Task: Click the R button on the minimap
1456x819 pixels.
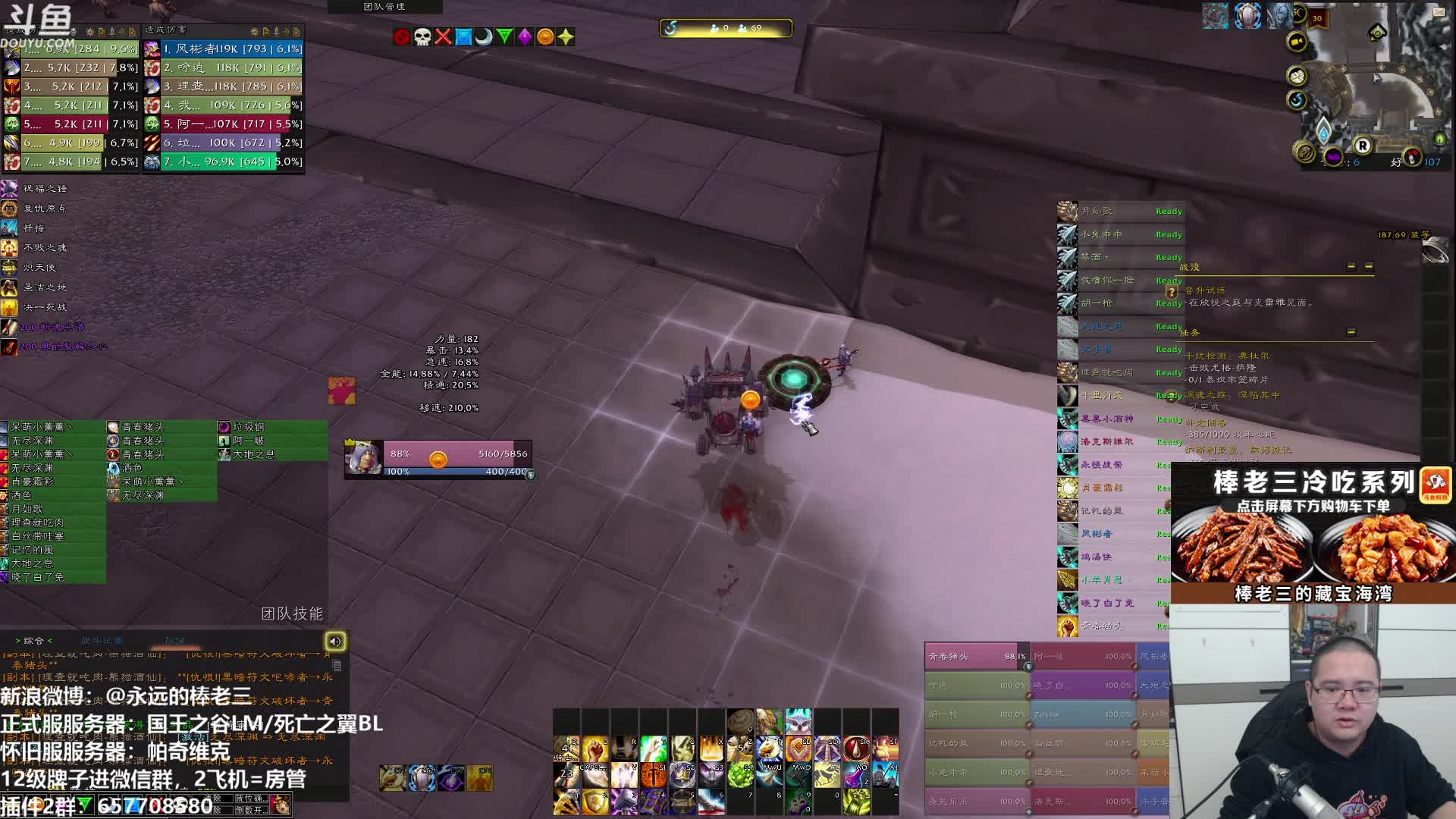Action: click(x=1363, y=146)
